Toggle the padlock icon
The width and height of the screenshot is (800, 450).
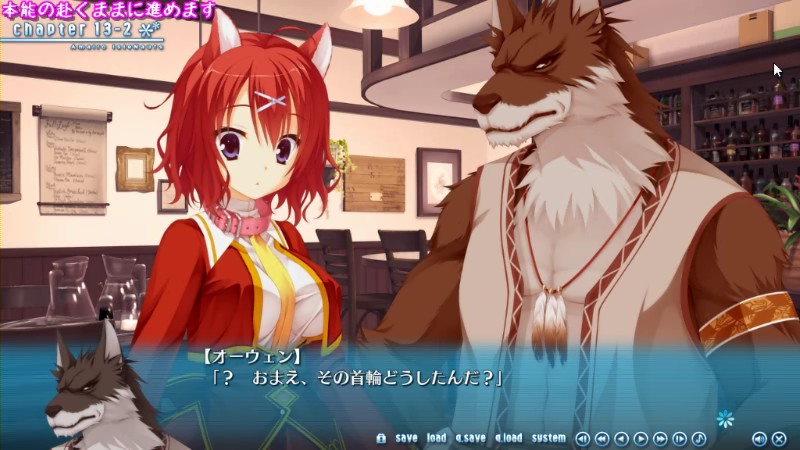[x=381, y=438]
